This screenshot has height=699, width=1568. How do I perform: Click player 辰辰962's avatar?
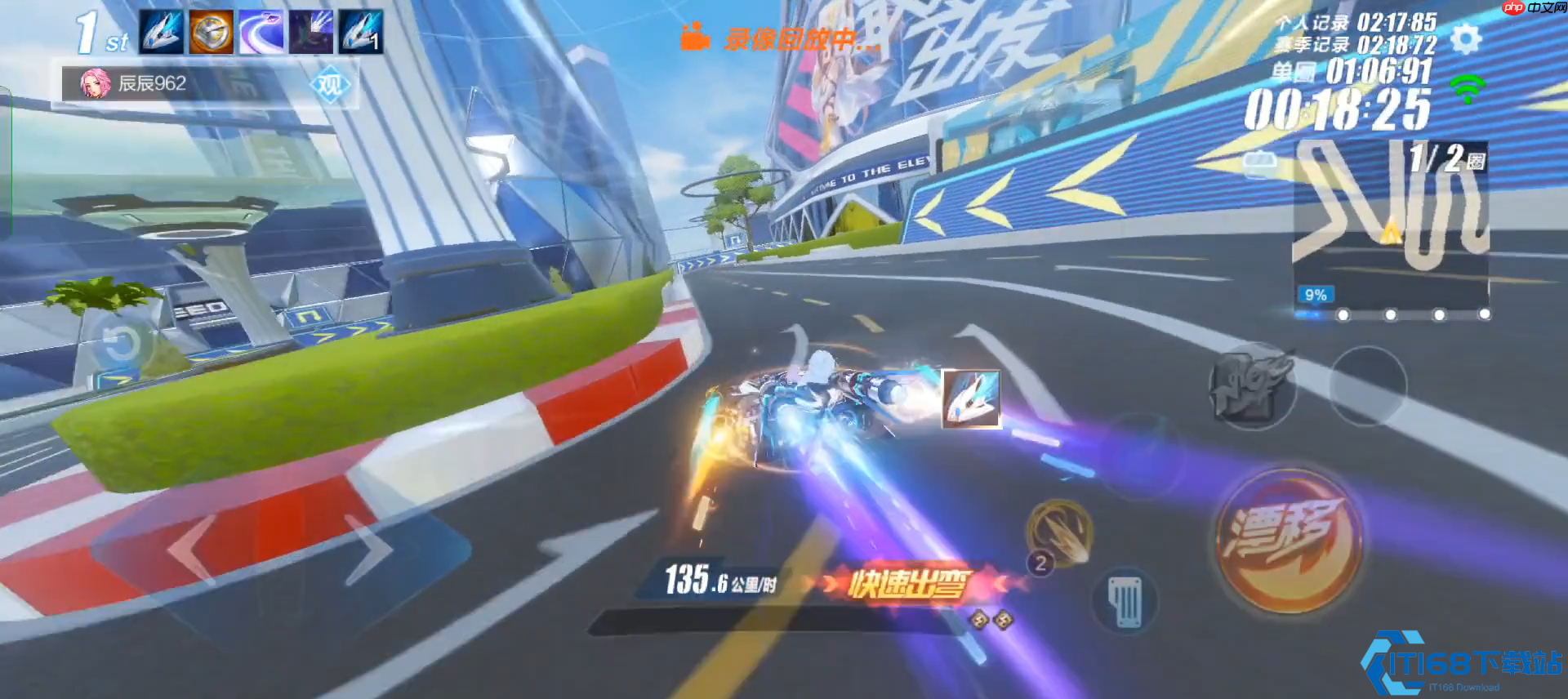(x=95, y=83)
